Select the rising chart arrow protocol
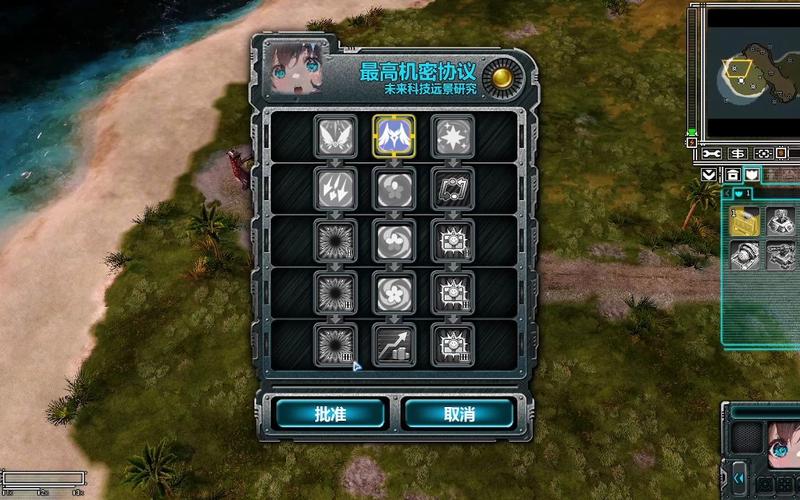Screen dimensions: 800x500 (x=393, y=343)
